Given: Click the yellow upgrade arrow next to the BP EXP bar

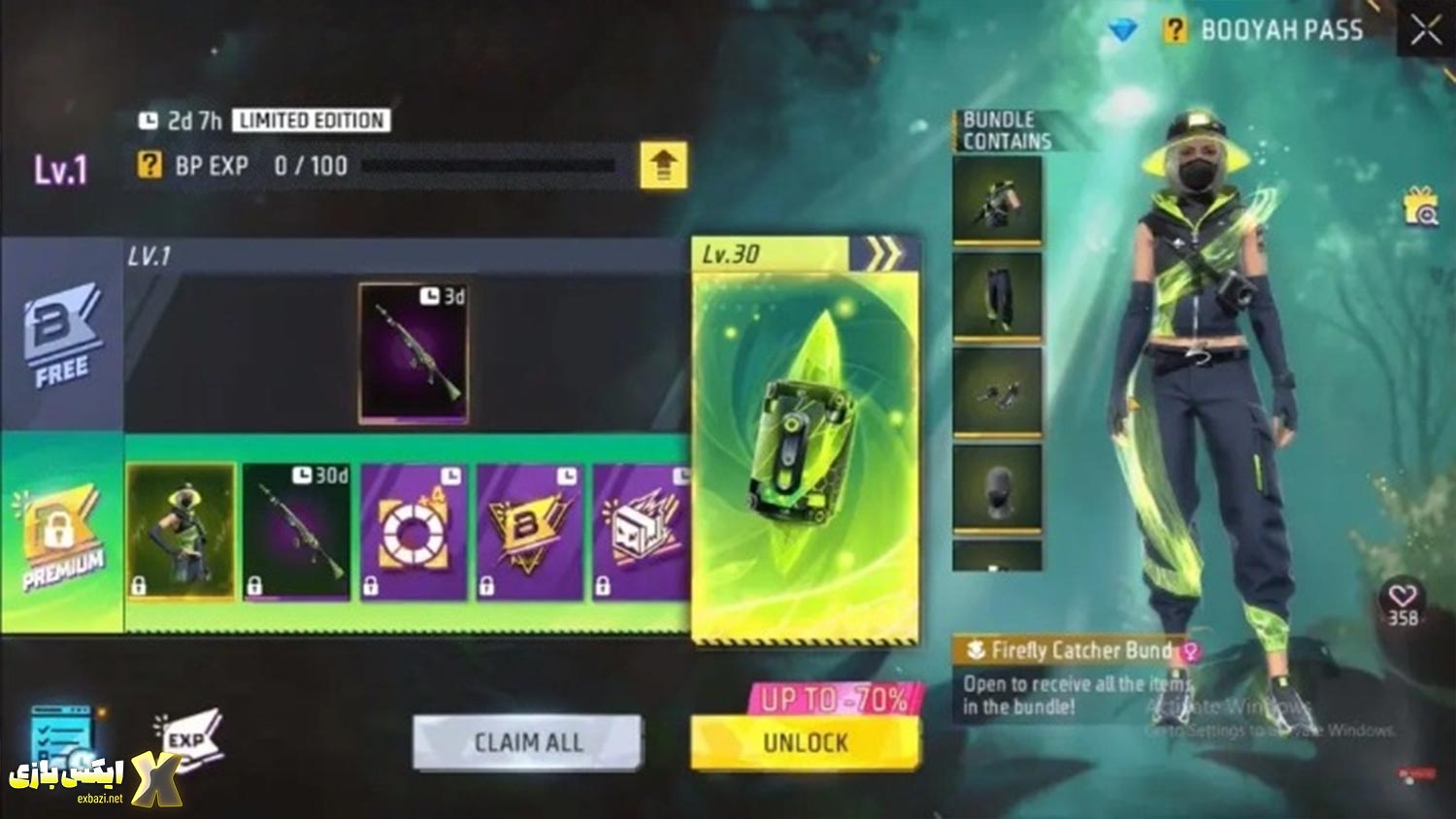Looking at the screenshot, I should (x=664, y=165).
